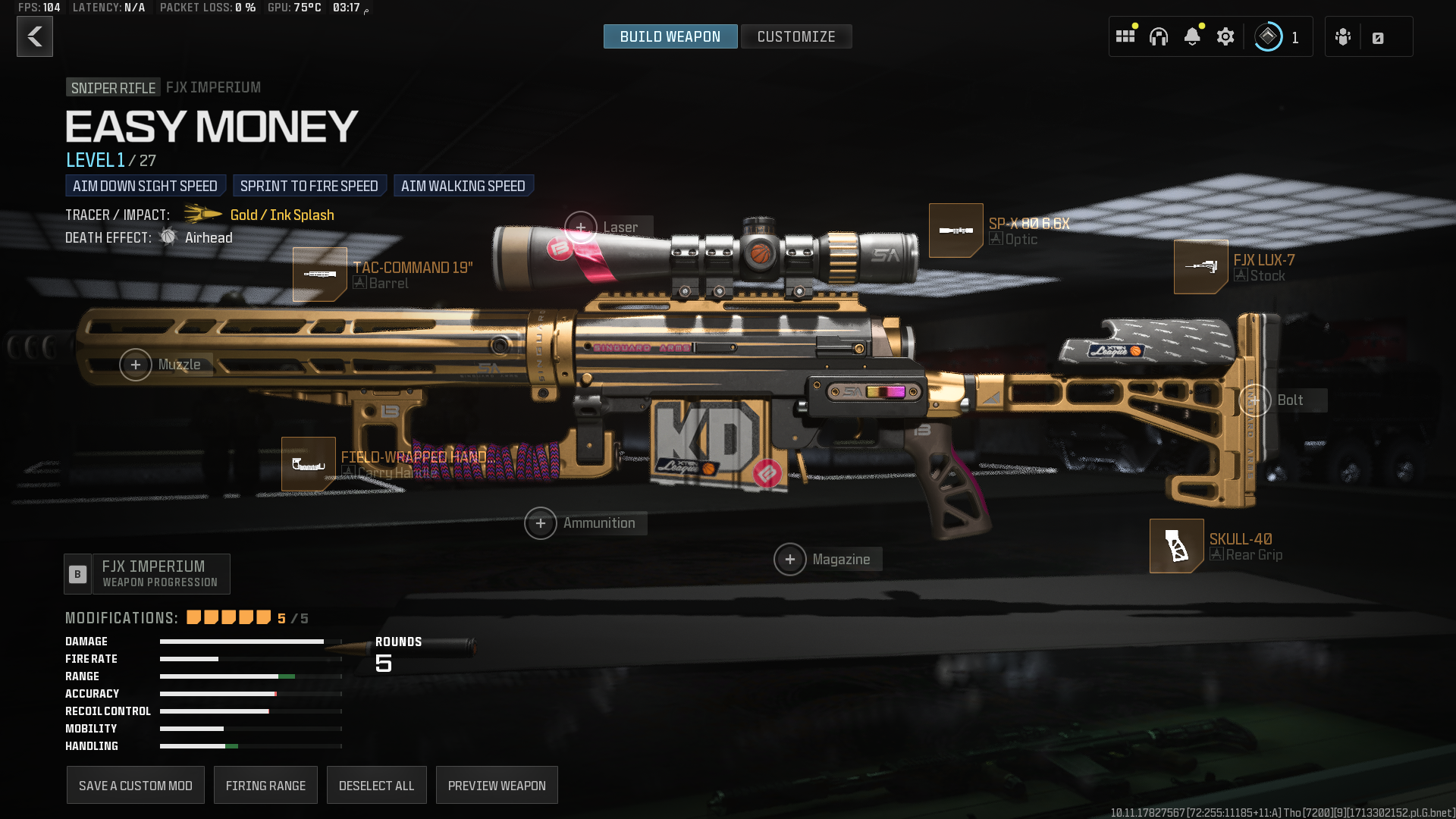This screenshot has width=1456, height=819.
Task: Switch to the Customize tab
Action: point(795,36)
